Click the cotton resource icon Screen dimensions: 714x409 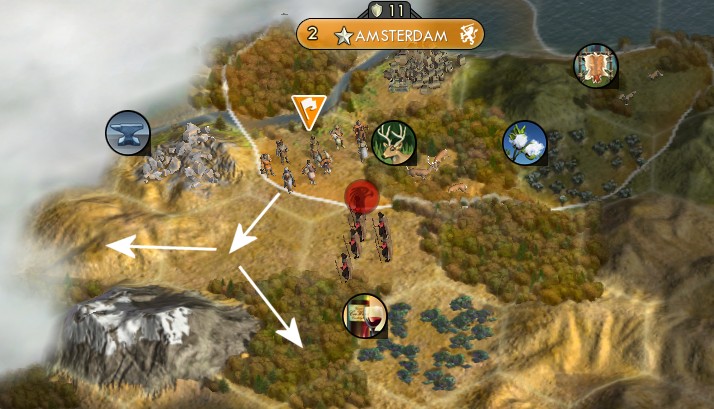click(524, 141)
